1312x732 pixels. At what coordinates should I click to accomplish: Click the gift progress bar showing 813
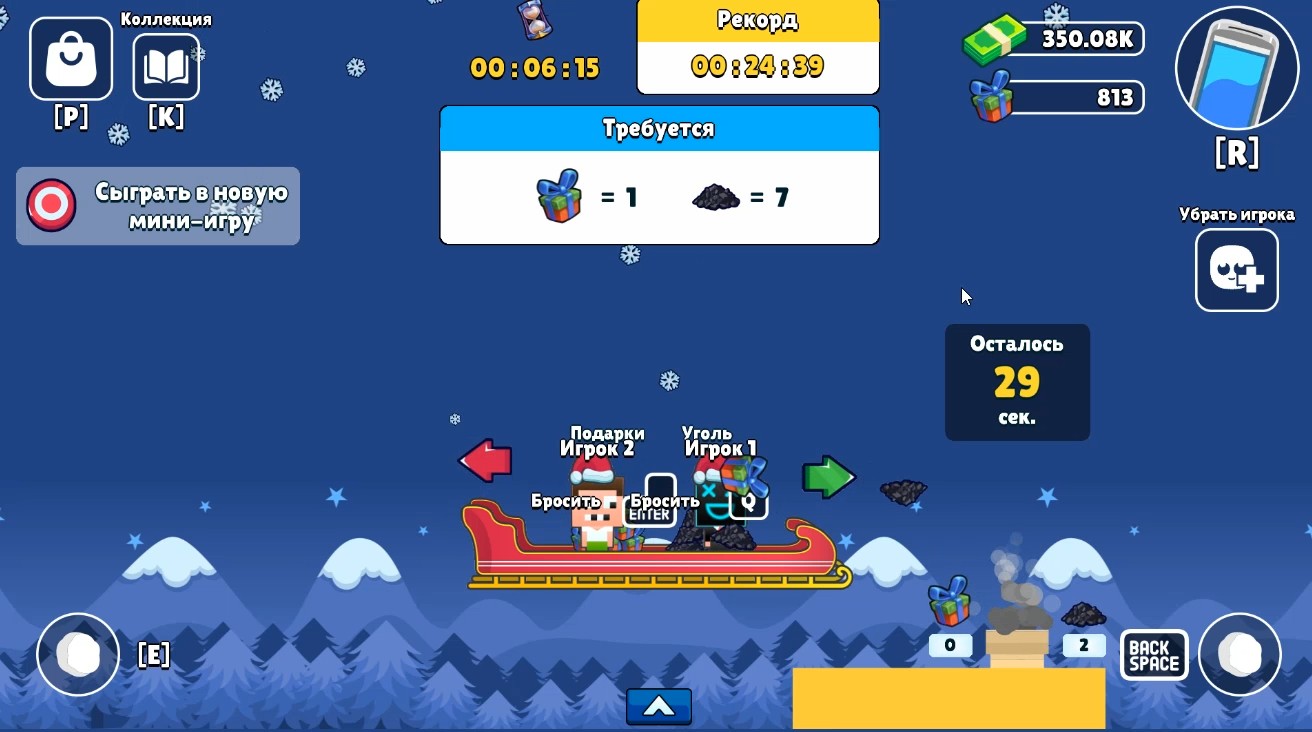click(x=1055, y=97)
